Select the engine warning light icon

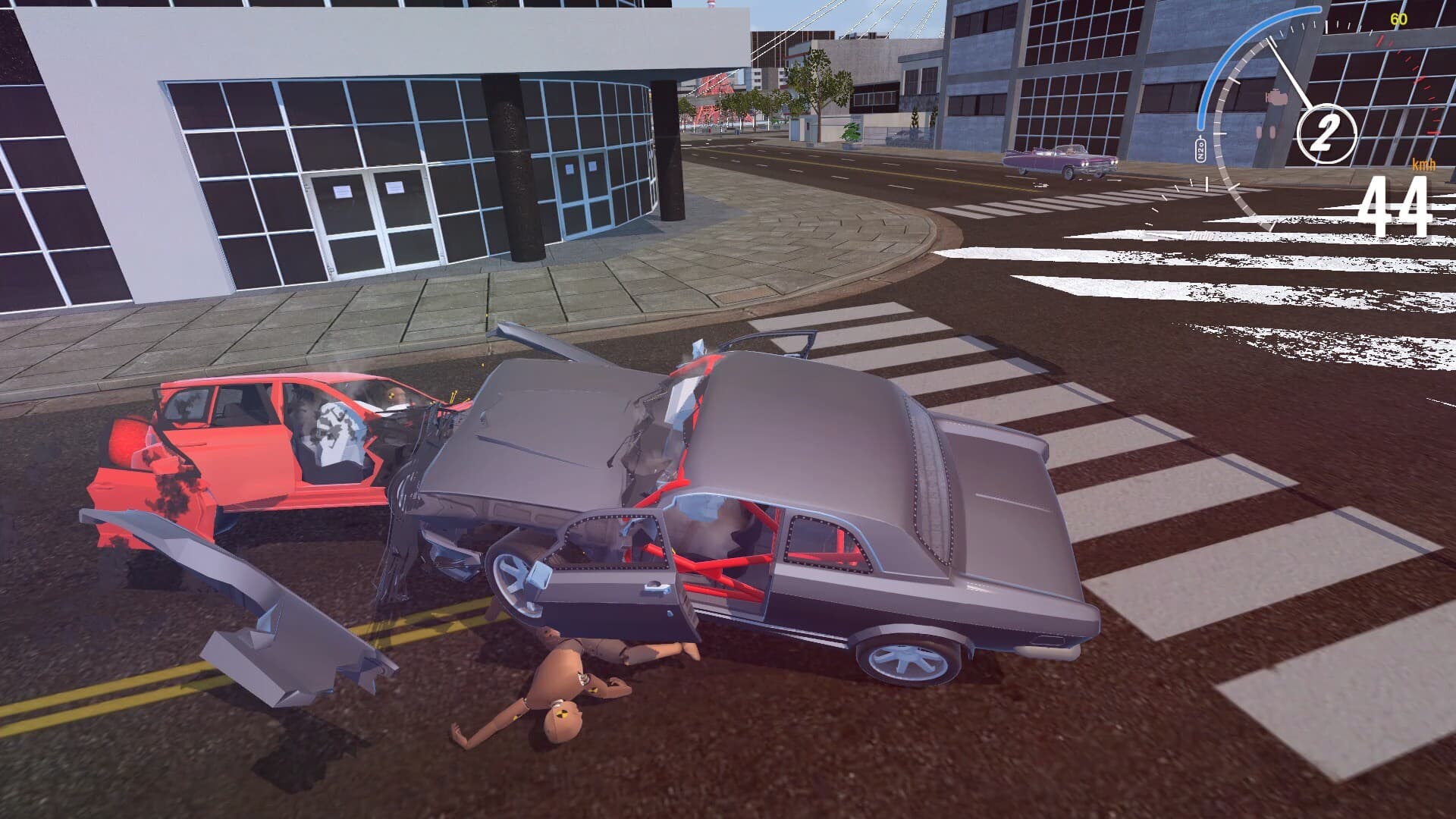coord(1277,97)
